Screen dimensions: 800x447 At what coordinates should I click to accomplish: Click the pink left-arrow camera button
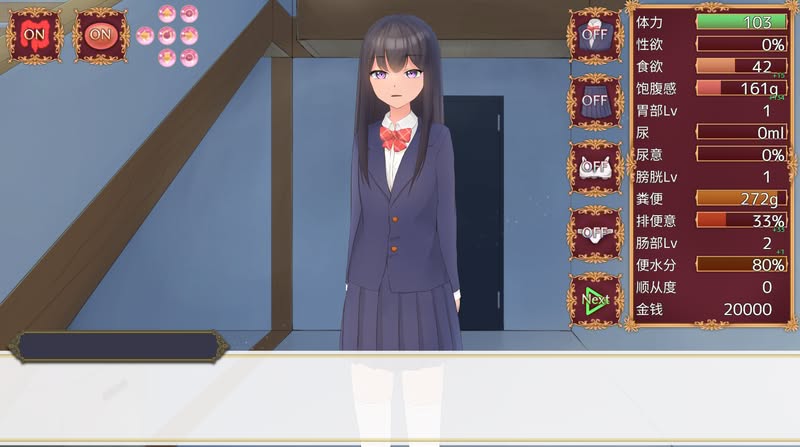pyautogui.click(x=145, y=36)
